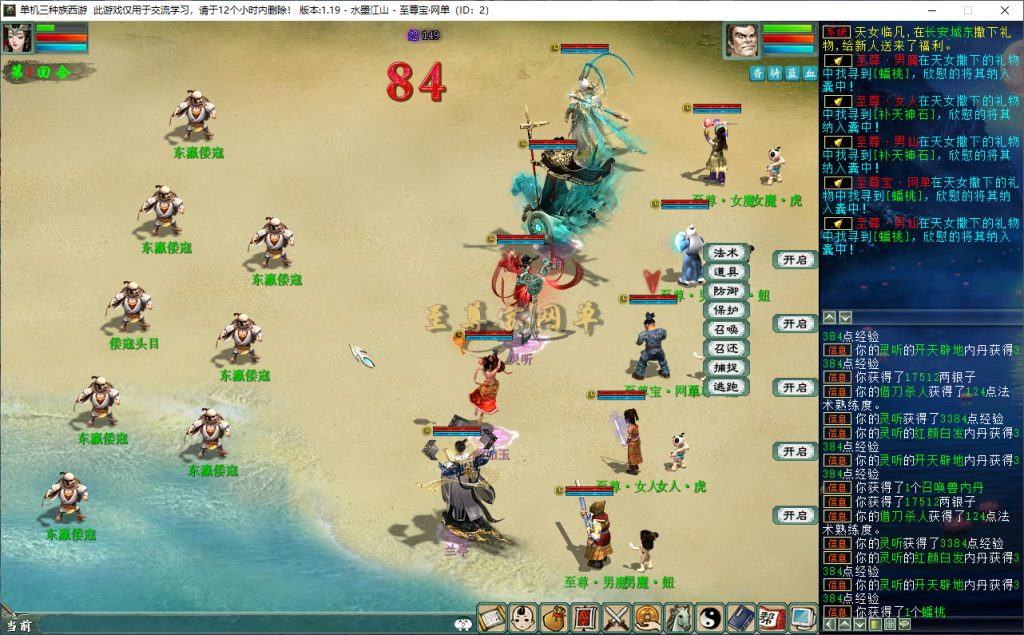Screen dimensions: 1024x635
Task: Select the 捕捉 capture command
Action: (x=725, y=367)
